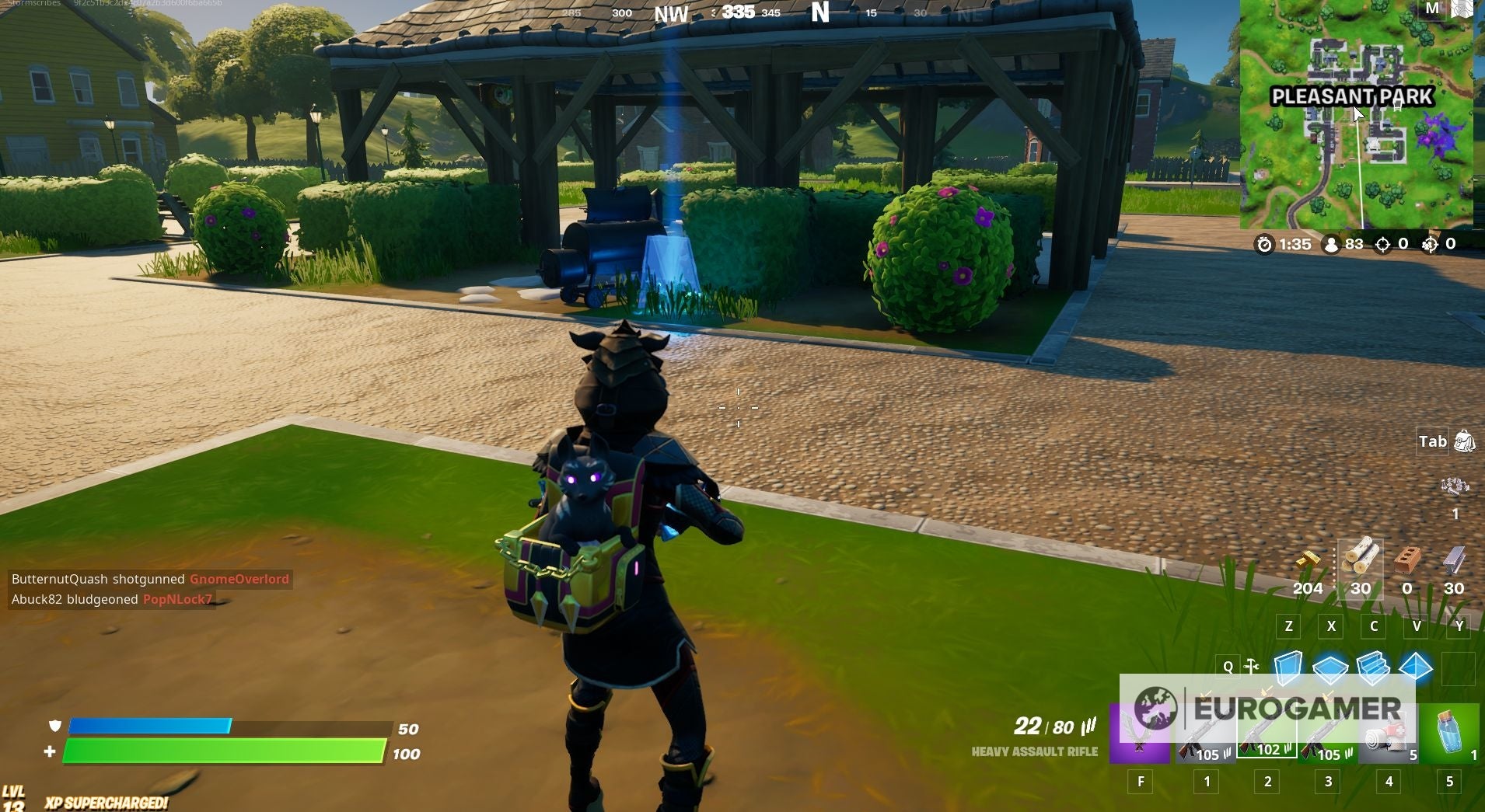Select the stairs build piece icon
1485x812 pixels.
point(1373,667)
